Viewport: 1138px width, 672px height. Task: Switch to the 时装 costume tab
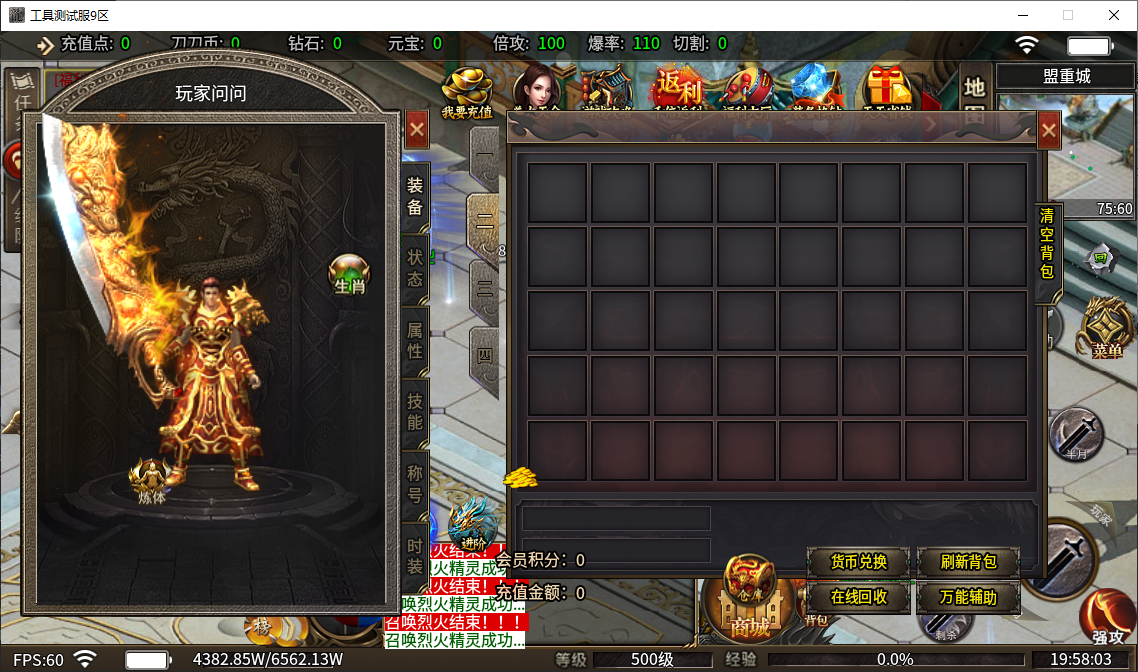tap(415, 557)
